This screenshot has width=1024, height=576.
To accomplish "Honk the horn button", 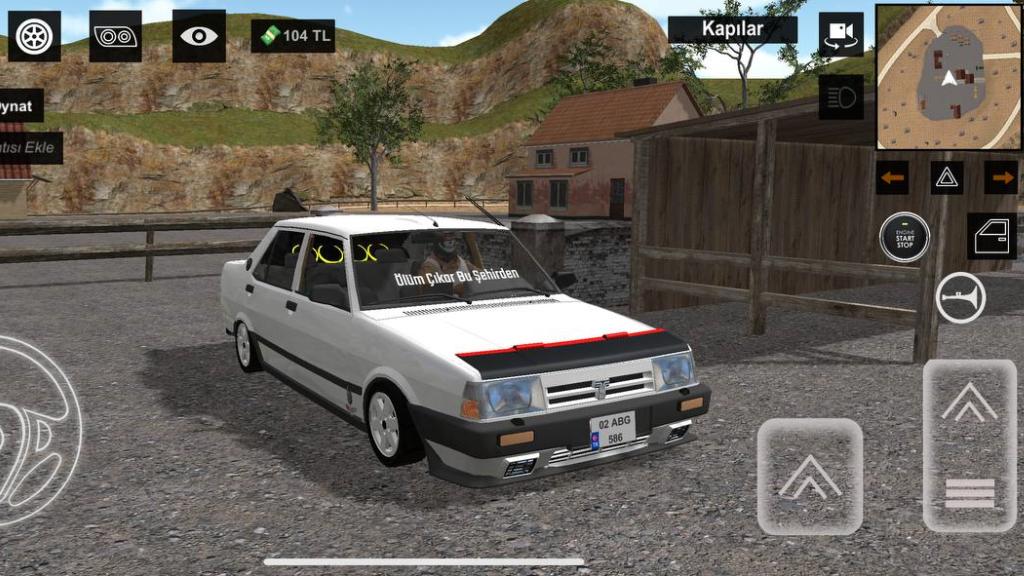I will tap(960, 298).
